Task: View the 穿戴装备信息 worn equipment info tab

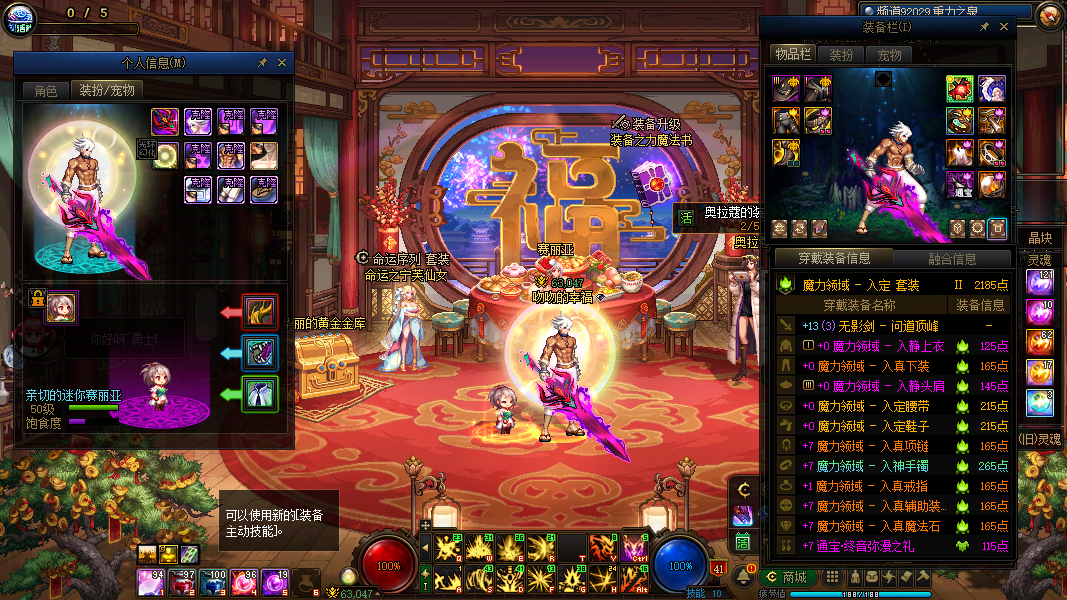Action: tap(834, 259)
